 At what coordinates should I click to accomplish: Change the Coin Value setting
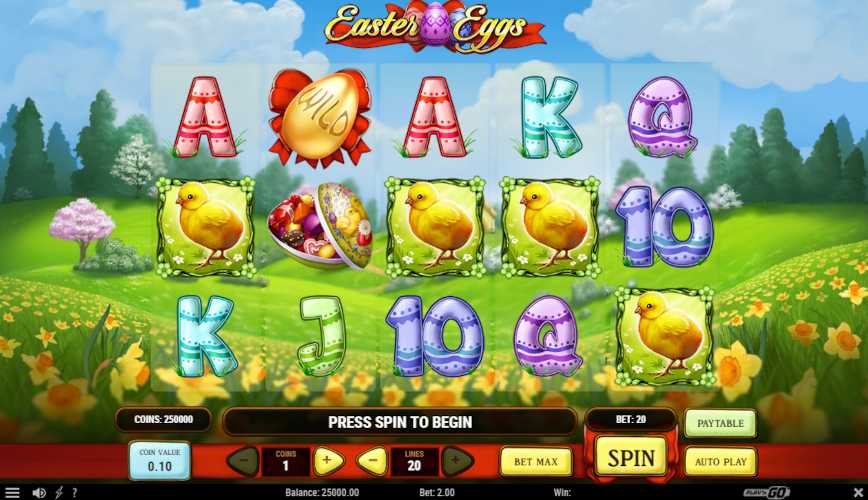(x=159, y=461)
